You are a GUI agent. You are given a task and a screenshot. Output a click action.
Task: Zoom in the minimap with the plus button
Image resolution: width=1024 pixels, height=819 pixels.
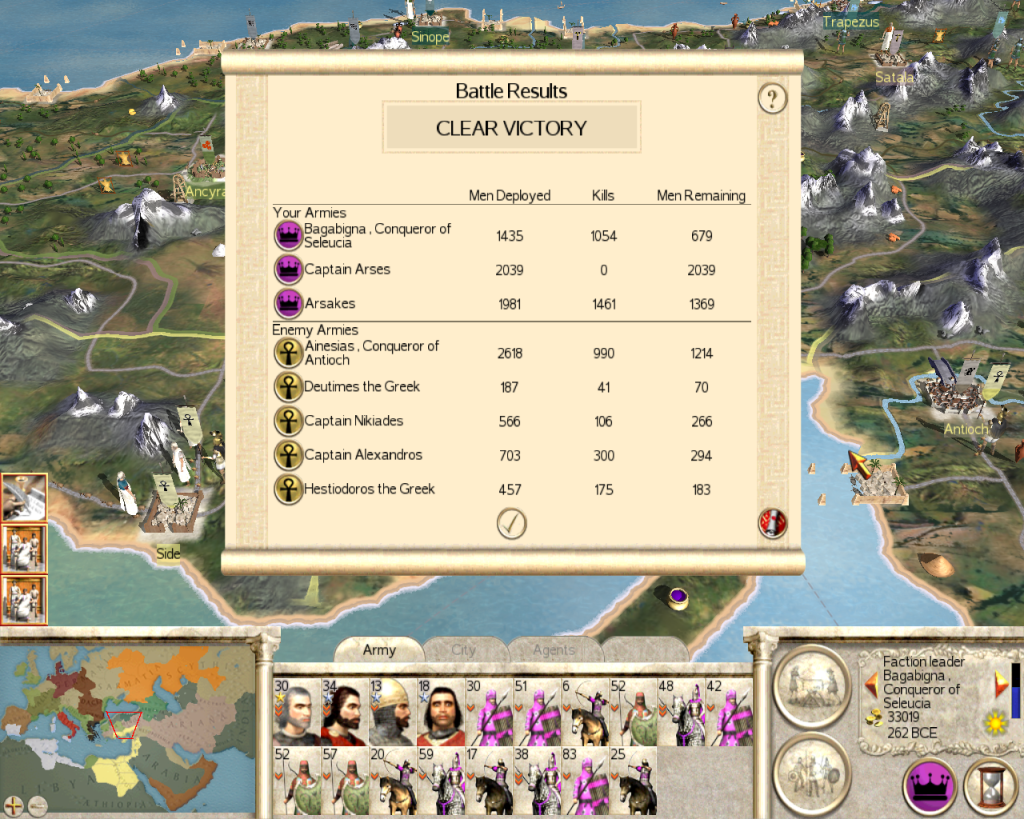click(x=14, y=803)
